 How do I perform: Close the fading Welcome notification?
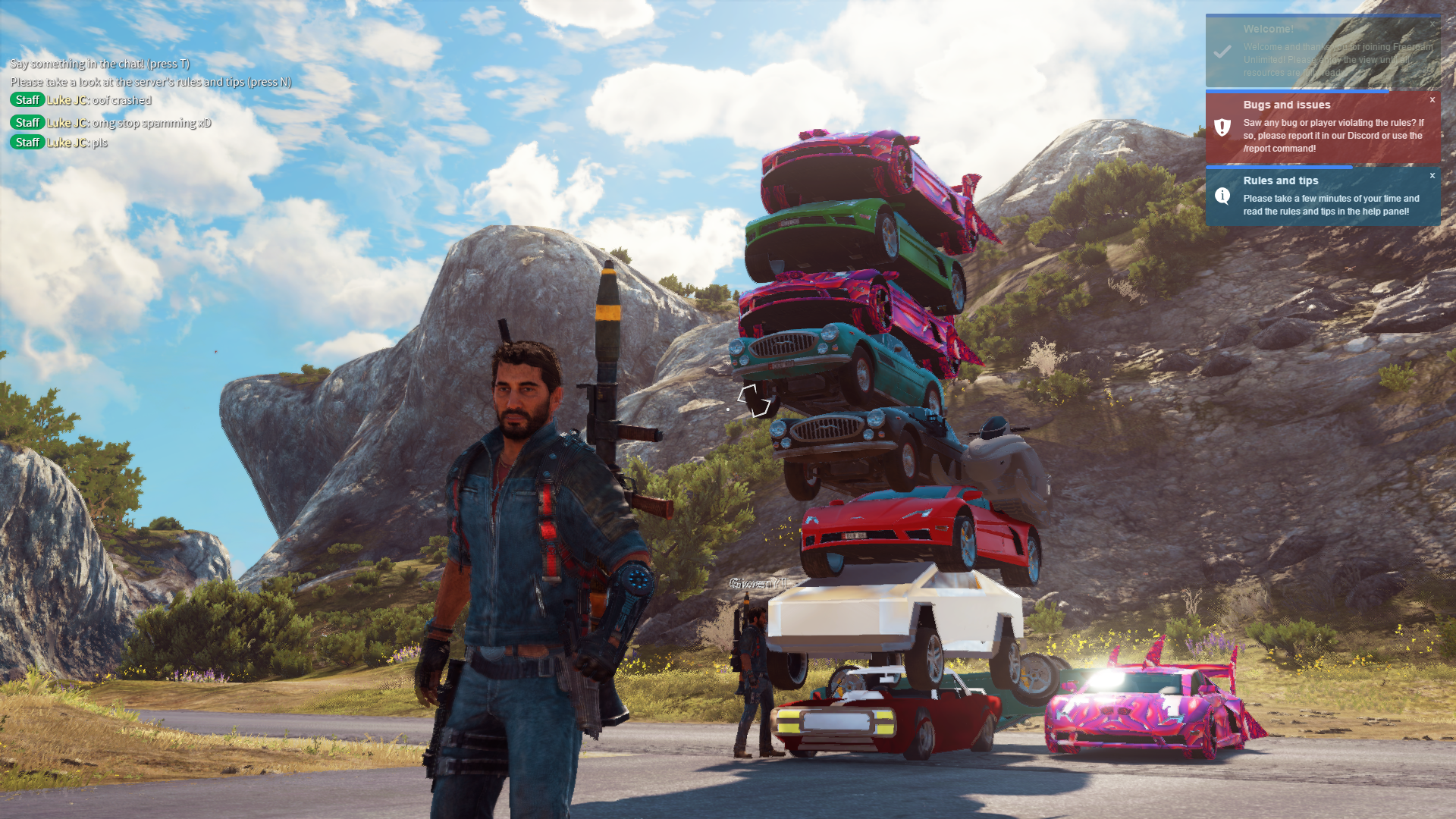(1432, 24)
